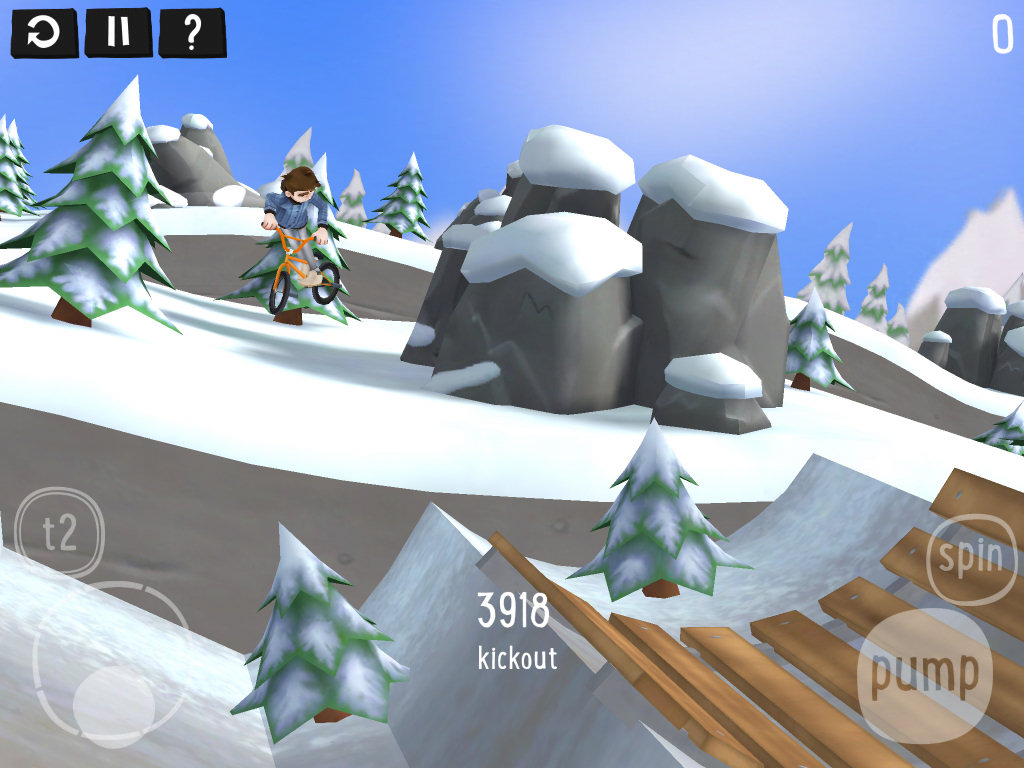This screenshot has width=1024, height=768.
Task: Pause the game
Action: coord(118,33)
